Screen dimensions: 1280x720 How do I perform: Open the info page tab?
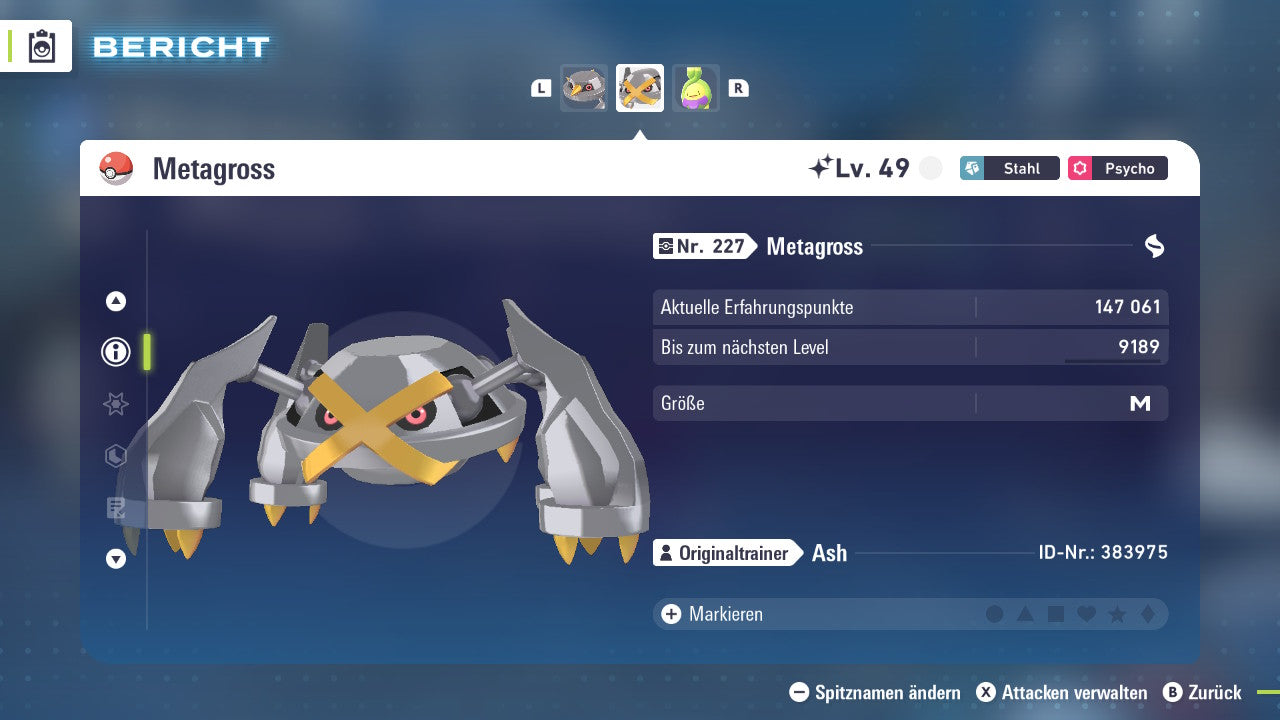[x=116, y=352]
